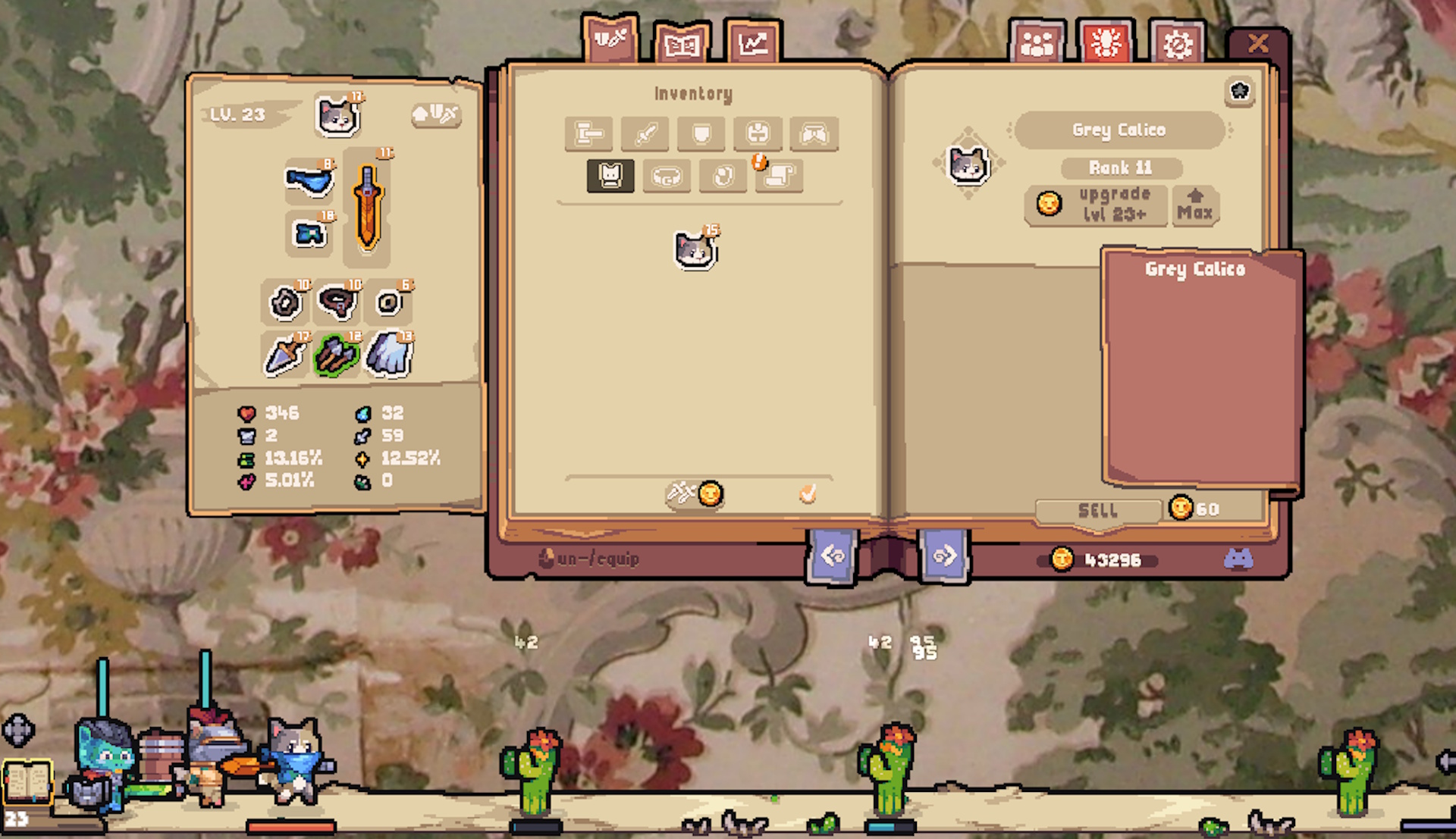The width and height of the screenshot is (1456, 839).
Task: Switch to the stats chart tab
Action: click(x=752, y=42)
